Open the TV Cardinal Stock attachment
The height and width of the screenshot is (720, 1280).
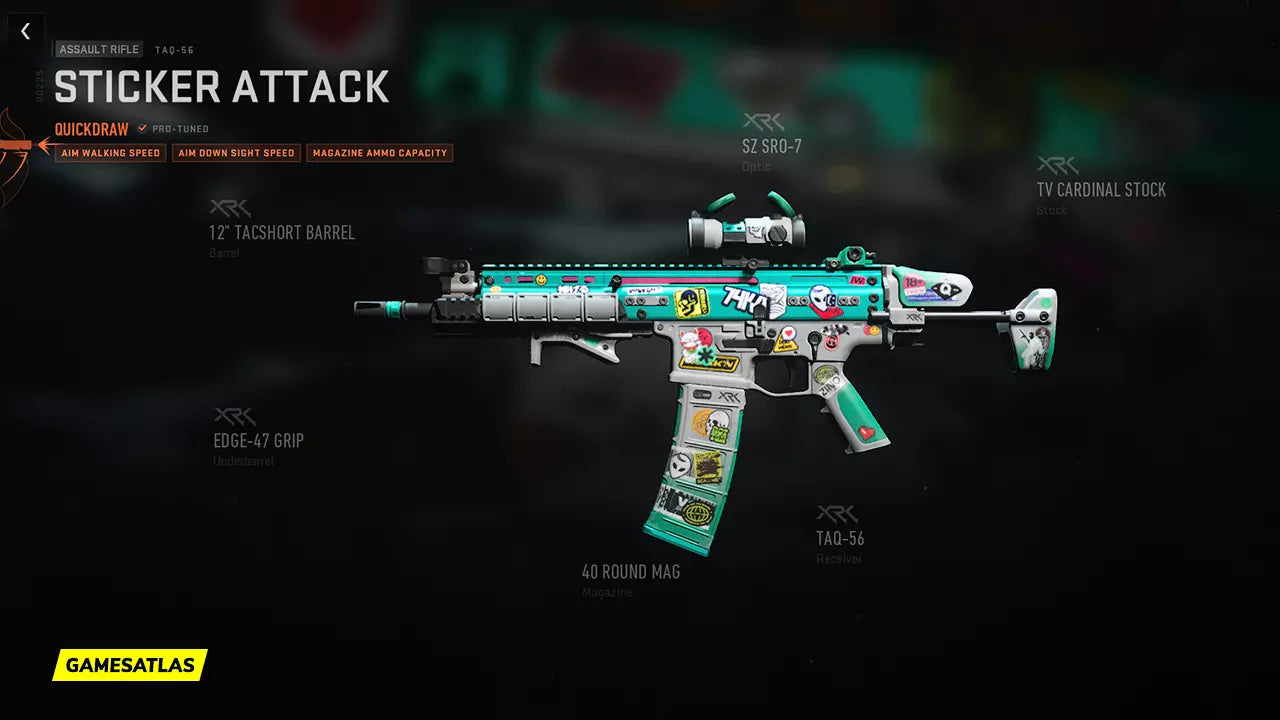pyautogui.click(x=1100, y=189)
